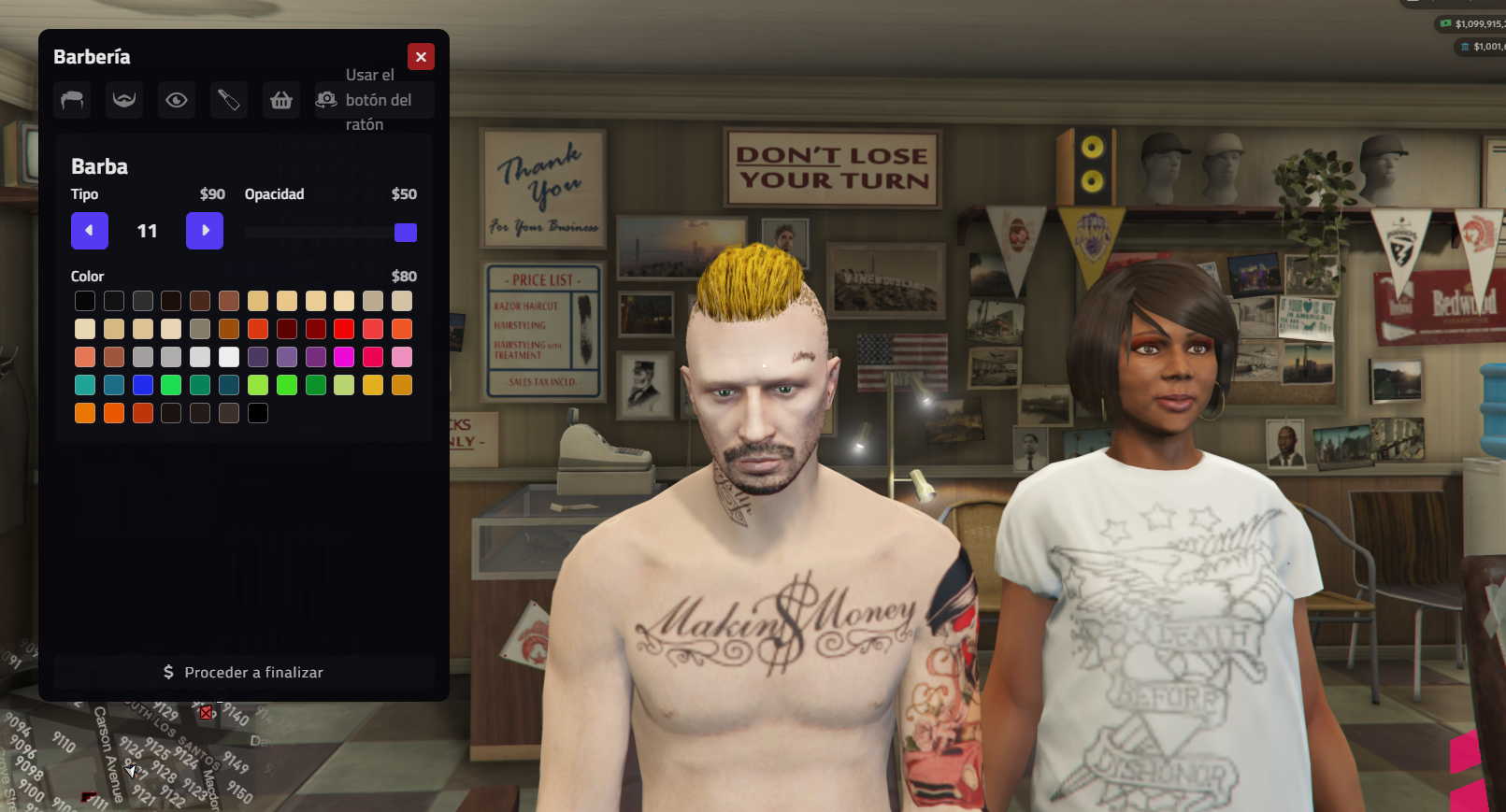
Task: Pick the magenta beard color swatch
Action: [x=344, y=357]
